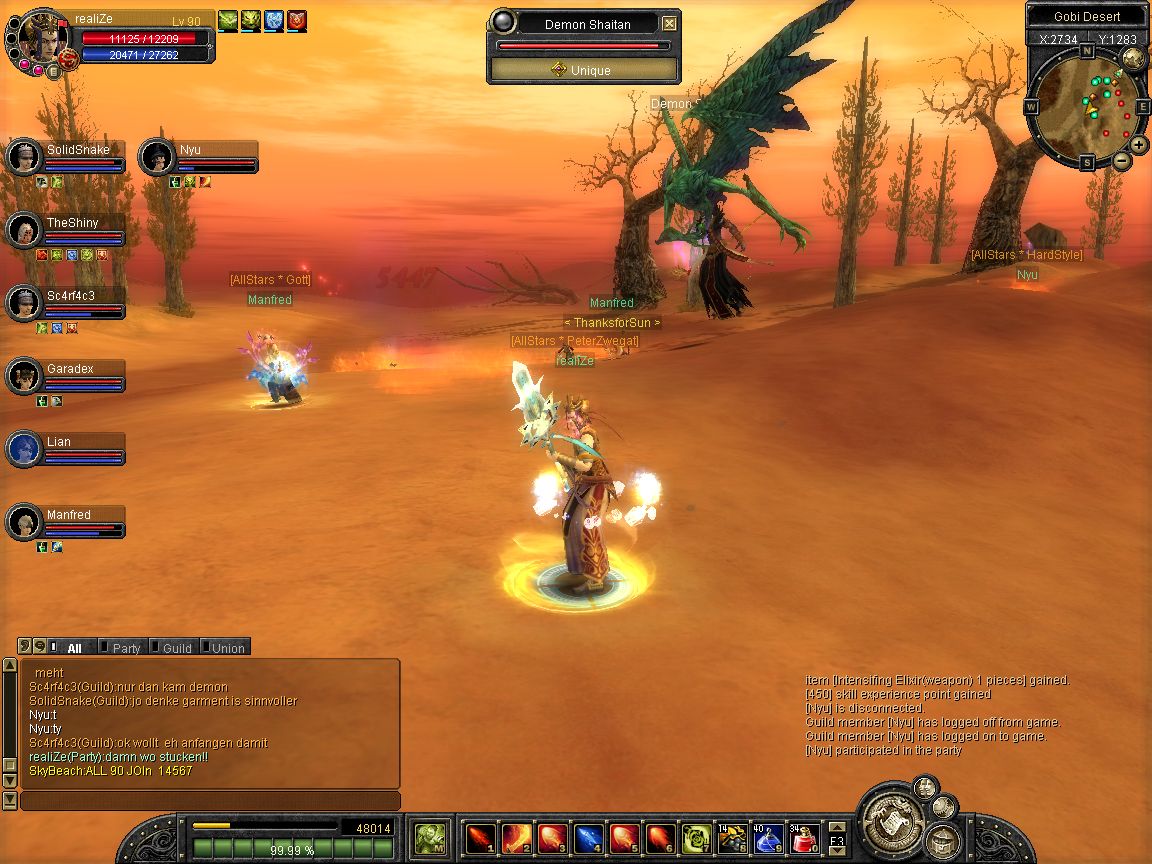Image resolution: width=1152 pixels, height=864 pixels.
Task: Select party member Garadex
Action: point(70,370)
